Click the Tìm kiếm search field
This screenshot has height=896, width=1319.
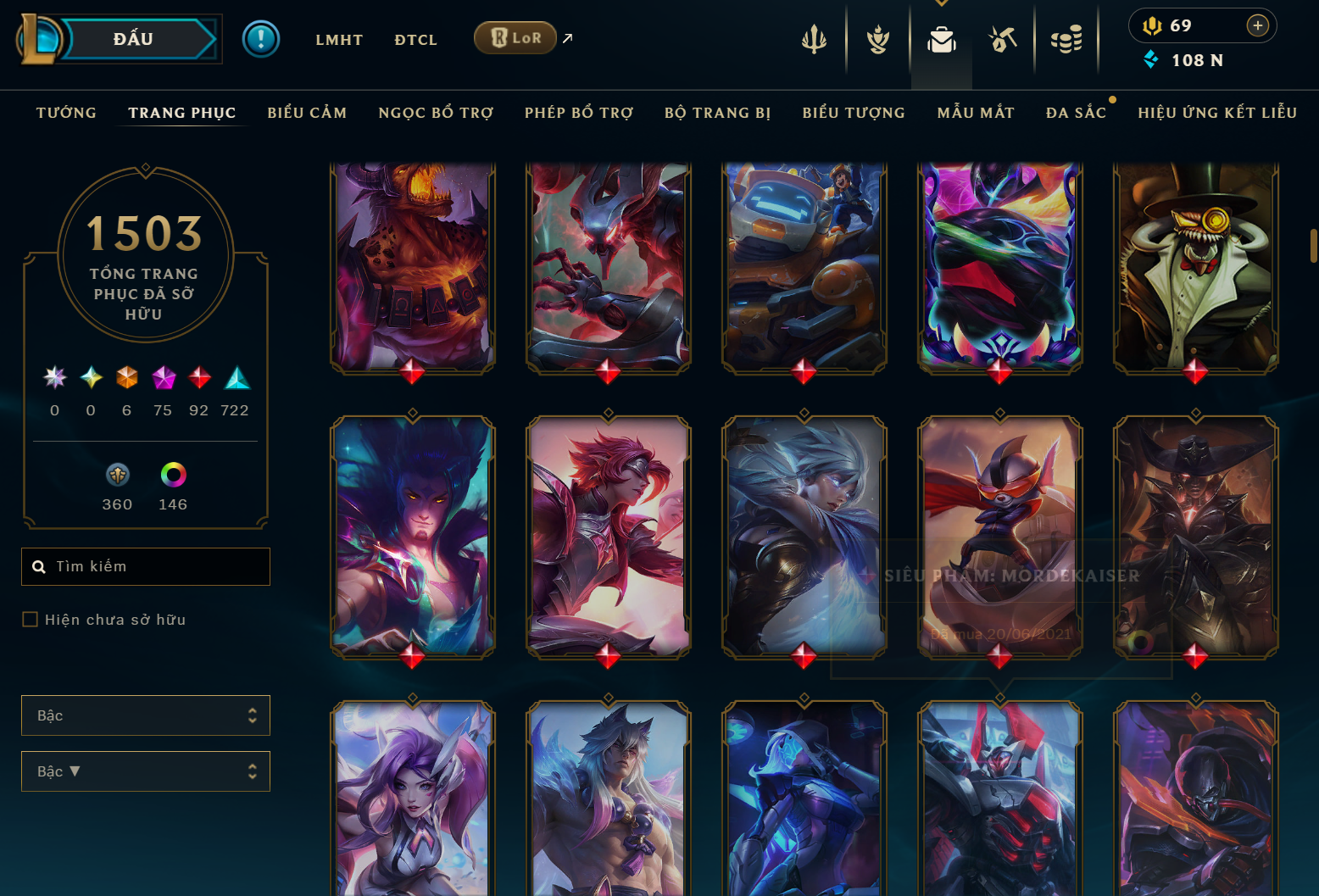coord(146,566)
